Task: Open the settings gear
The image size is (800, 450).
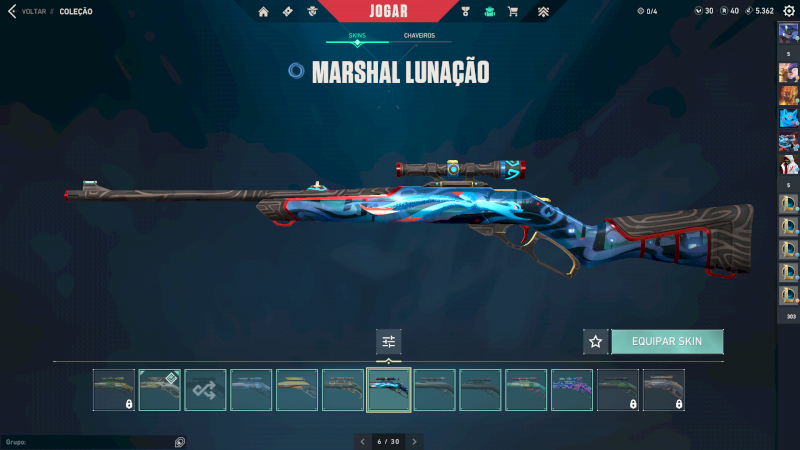Action: point(788,11)
